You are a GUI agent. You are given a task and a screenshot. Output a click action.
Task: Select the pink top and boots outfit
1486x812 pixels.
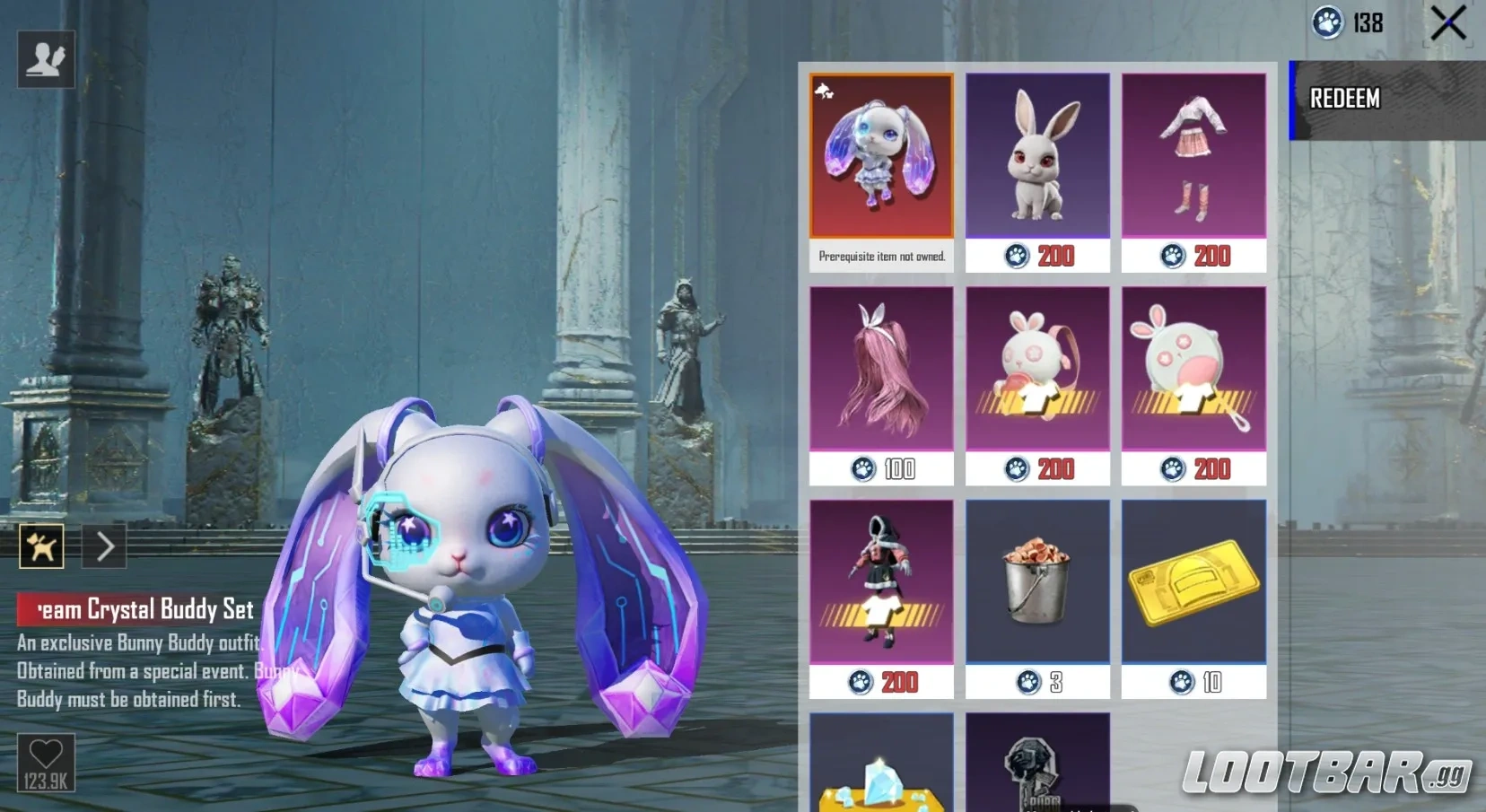coord(1193,155)
